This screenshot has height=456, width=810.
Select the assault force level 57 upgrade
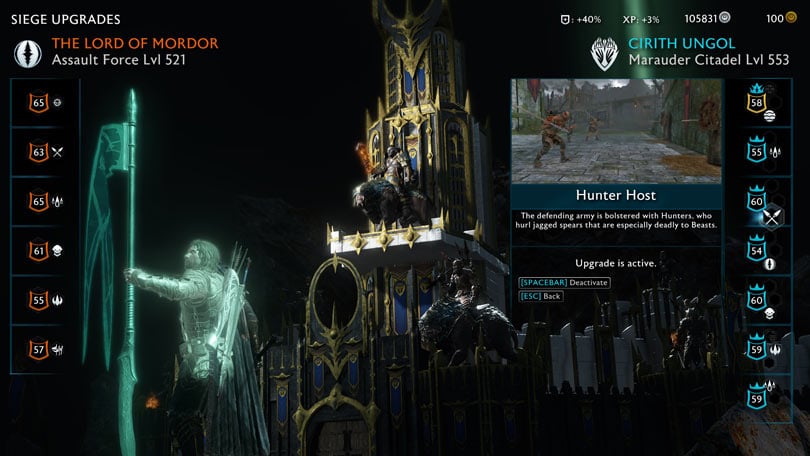45,348
